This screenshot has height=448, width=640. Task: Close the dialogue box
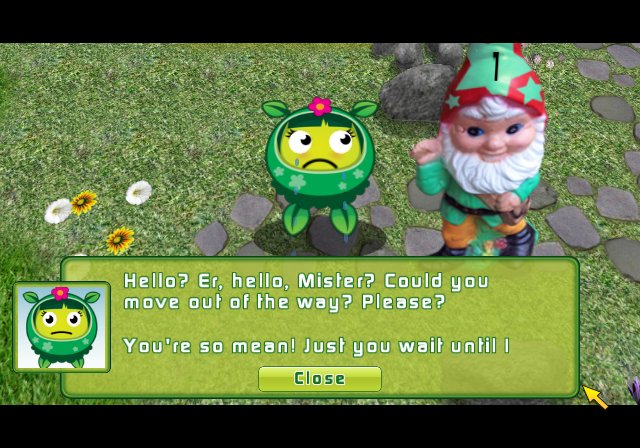click(319, 379)
